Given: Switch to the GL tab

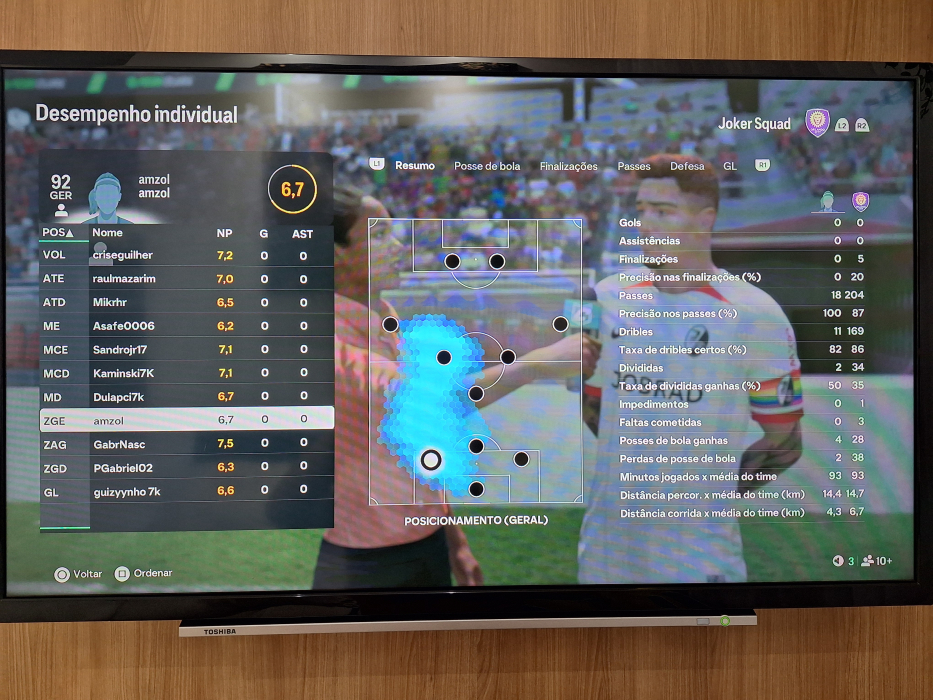Looking at the screenshot, I should pyautogui.click(x=730, y=166).
